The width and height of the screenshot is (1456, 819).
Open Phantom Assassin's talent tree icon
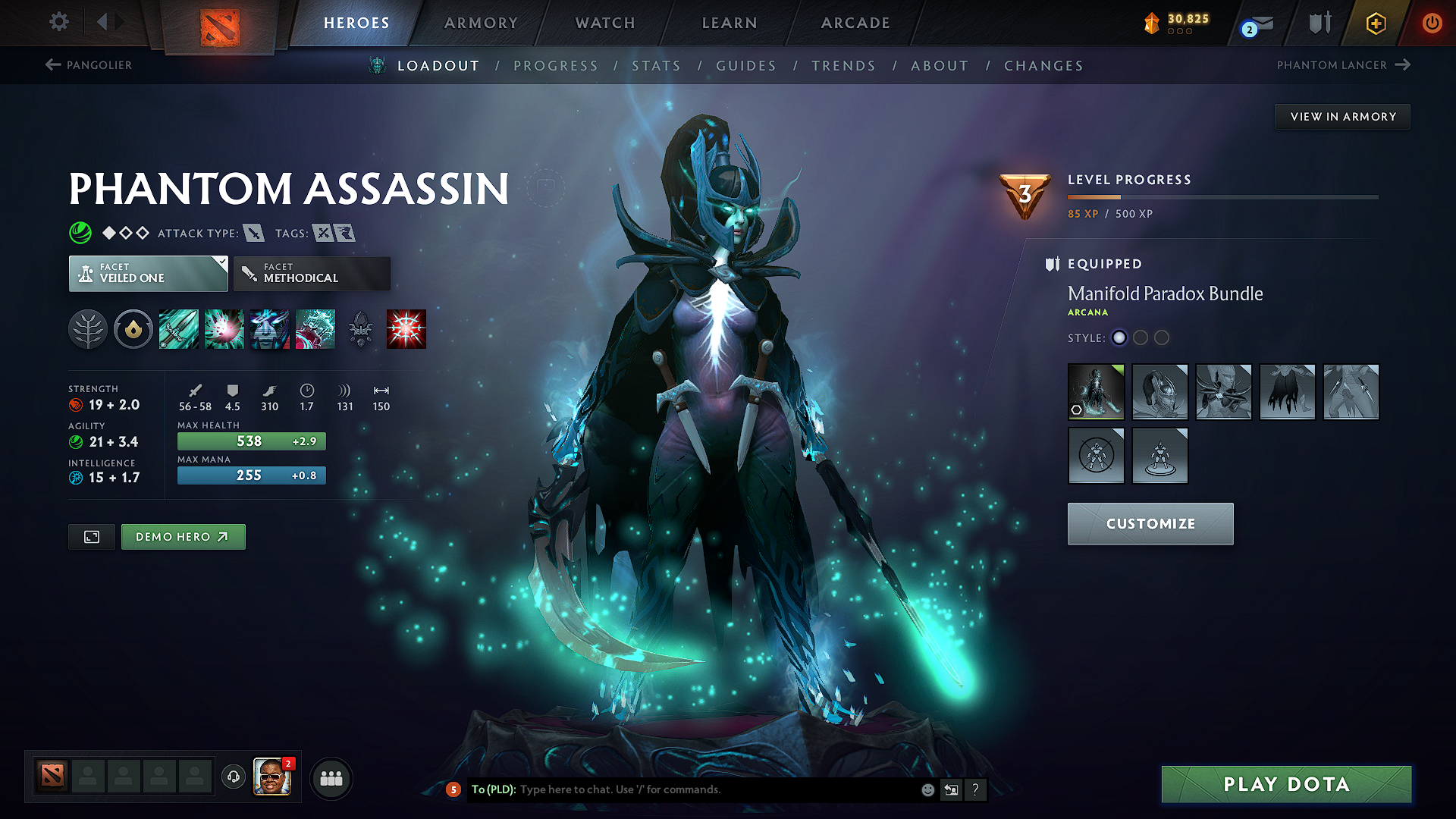[x=88, y=328]
